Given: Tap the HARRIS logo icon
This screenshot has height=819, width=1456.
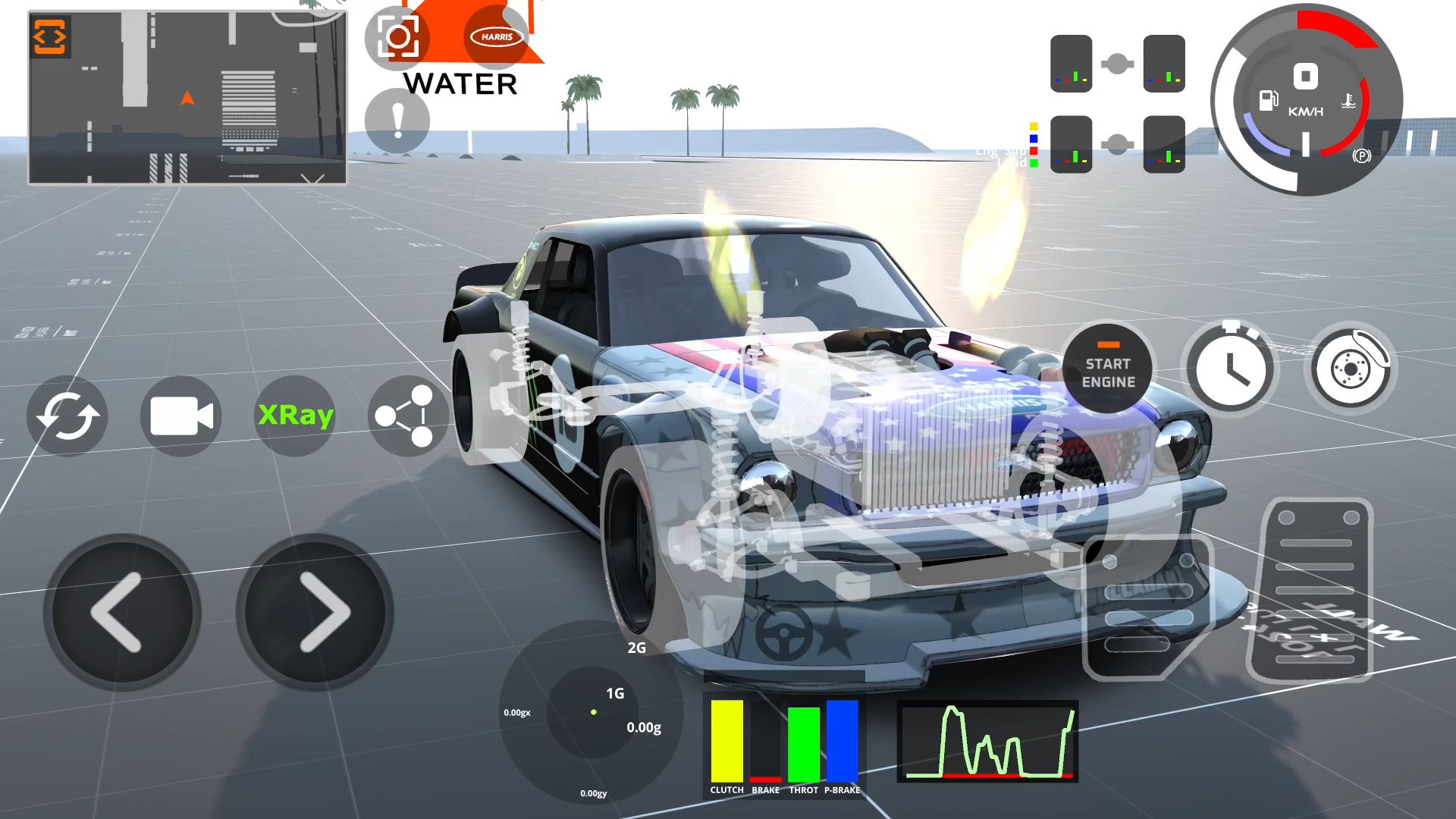Looking at the screenshot, I should coord(495,36).
